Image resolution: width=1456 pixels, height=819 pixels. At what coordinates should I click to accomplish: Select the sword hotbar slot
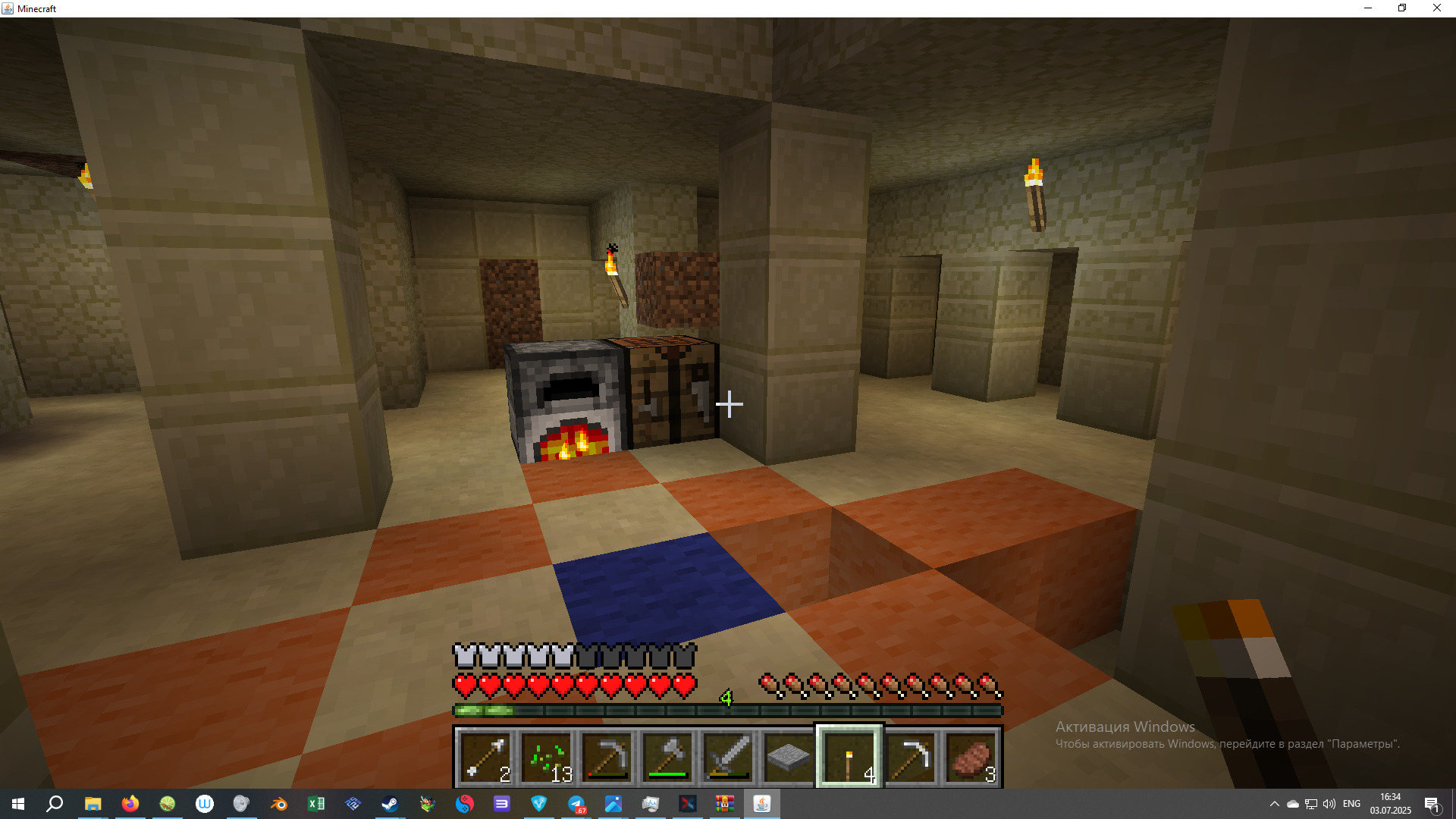(x=728, y=758)
